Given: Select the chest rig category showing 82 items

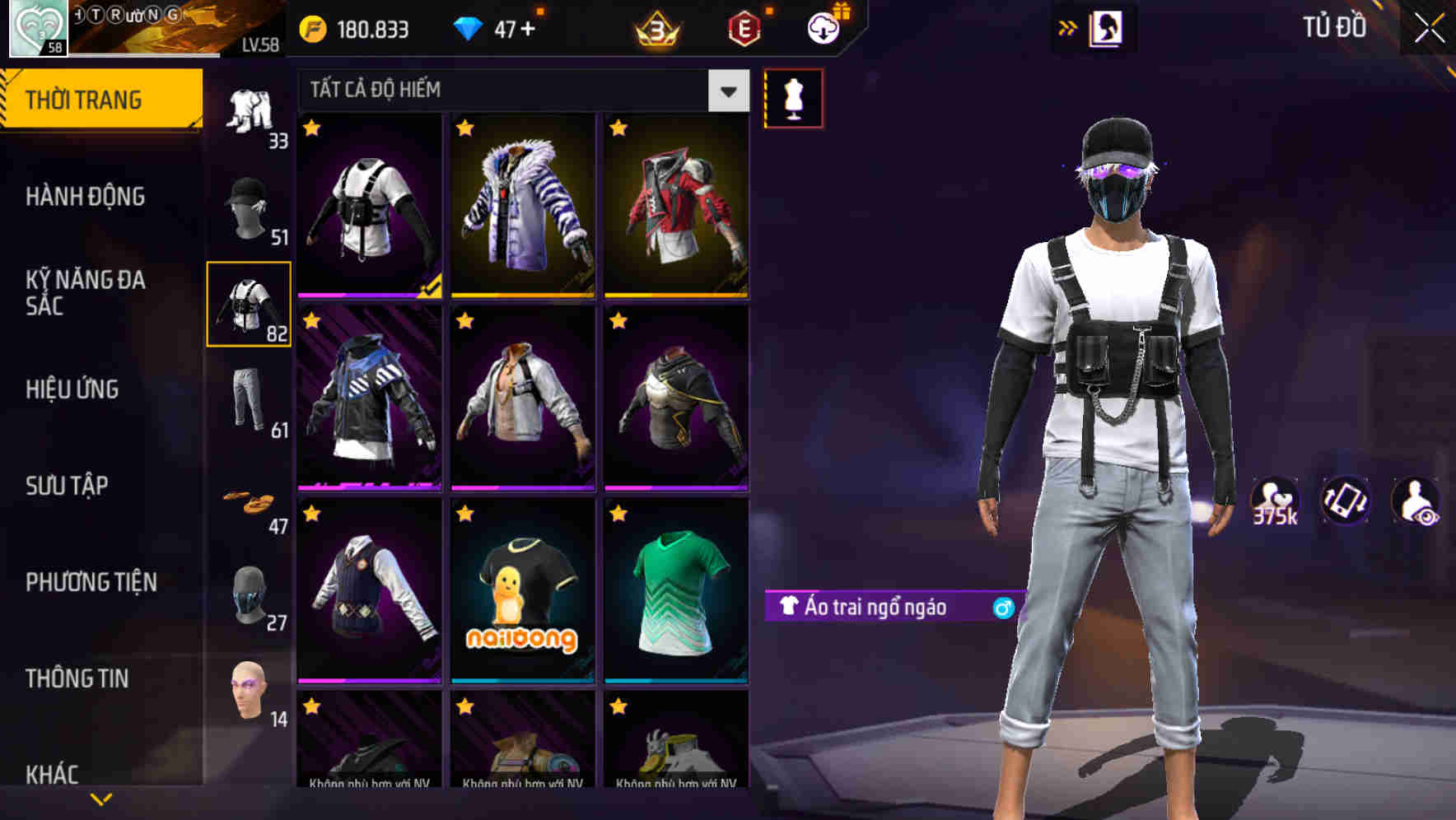Looking at the screenshot, I should [x=250, y=305].
